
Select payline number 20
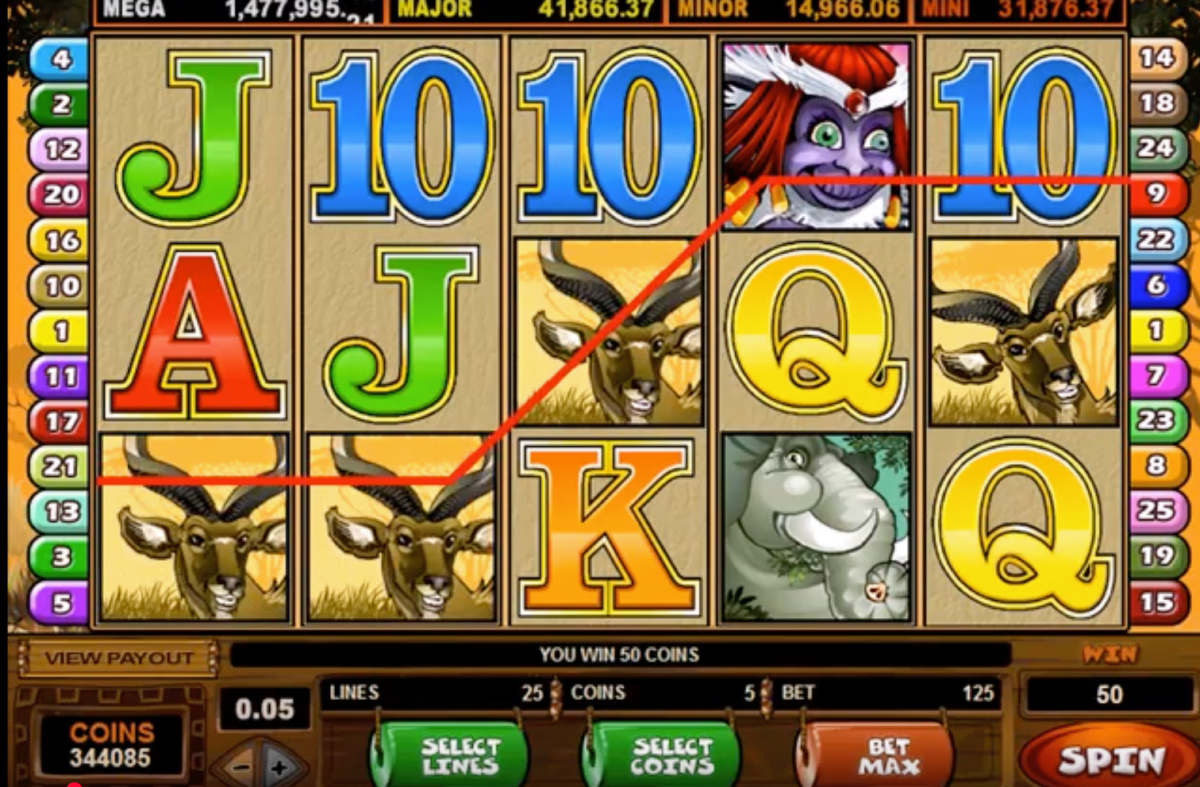[x=60, y=194]
